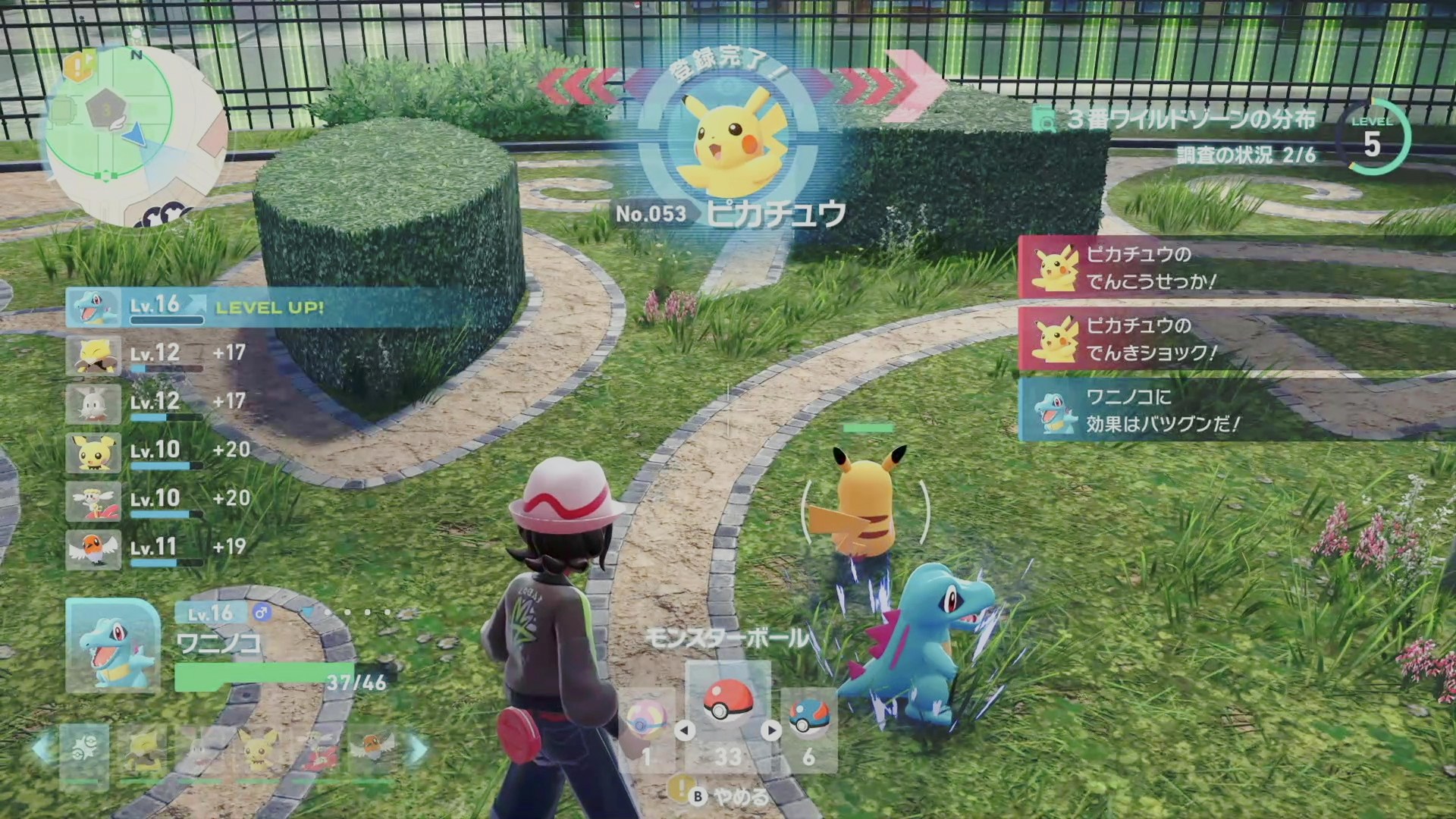This screenshot has height=819, width=1456.
Task: Page the party bar with the right arrow
Action: [x=419, y=748]
